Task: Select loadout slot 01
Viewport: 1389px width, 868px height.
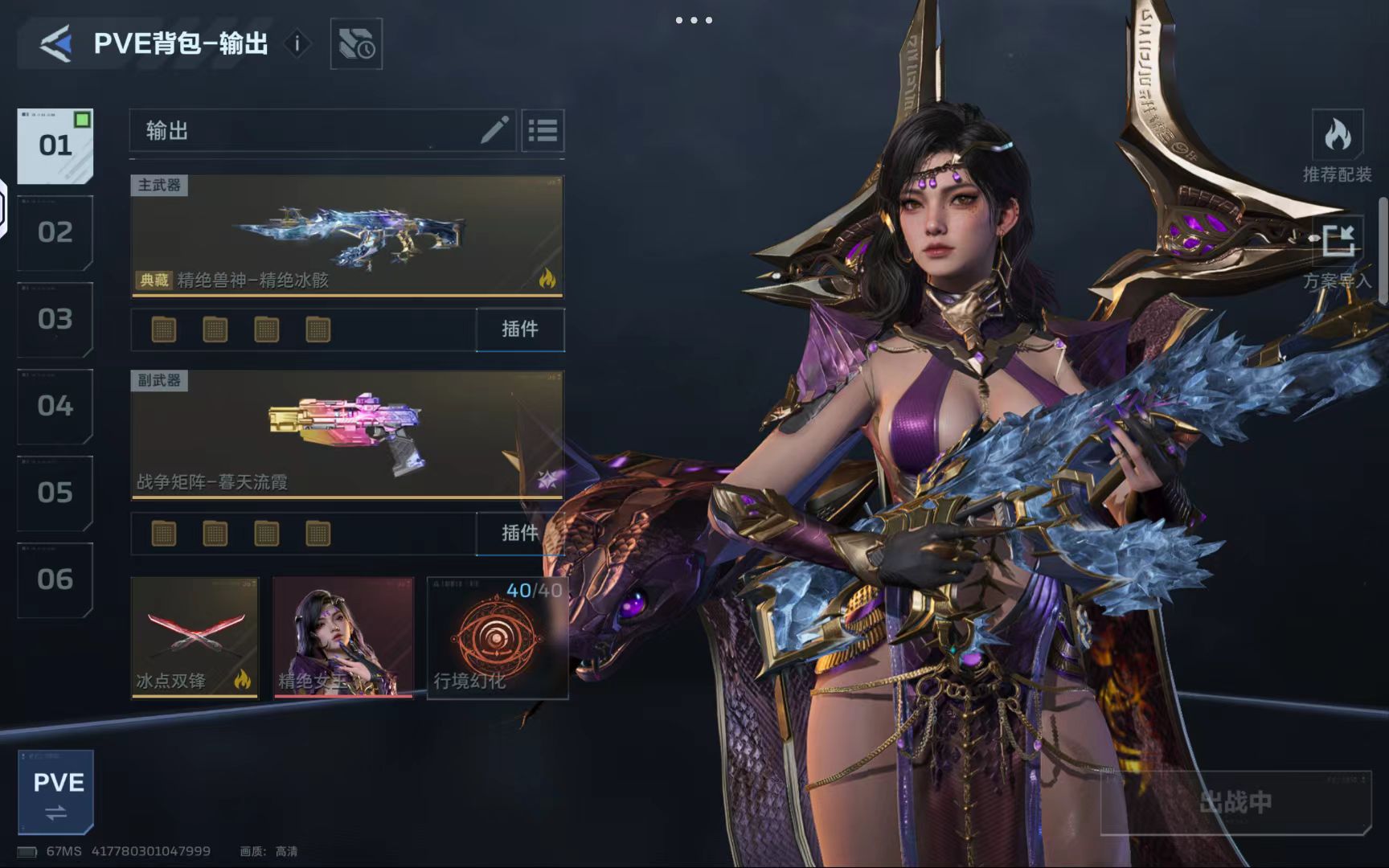Action: [x=55, y=145]
